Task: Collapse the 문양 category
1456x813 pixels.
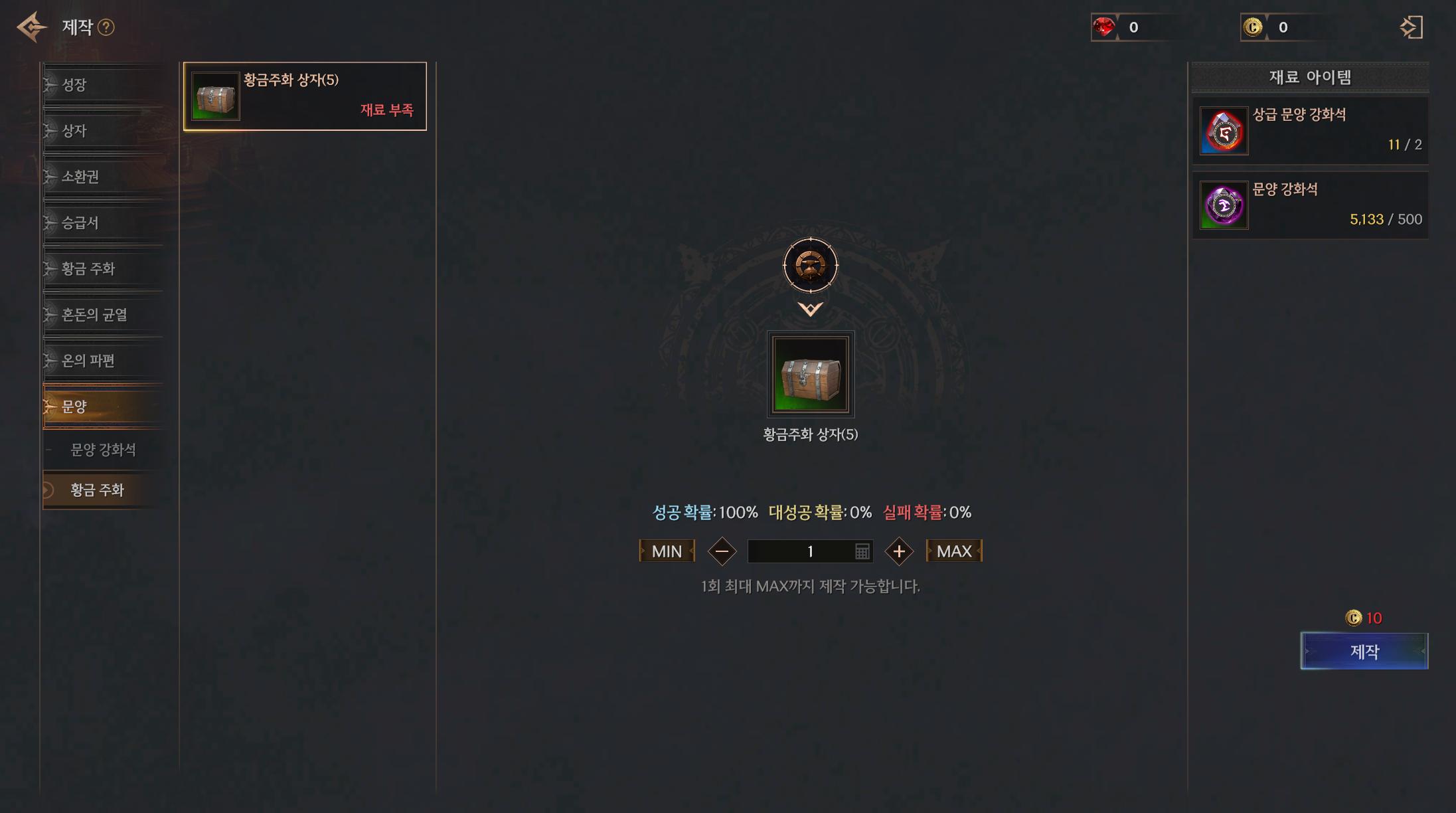Action: click(x=103, y=406)
